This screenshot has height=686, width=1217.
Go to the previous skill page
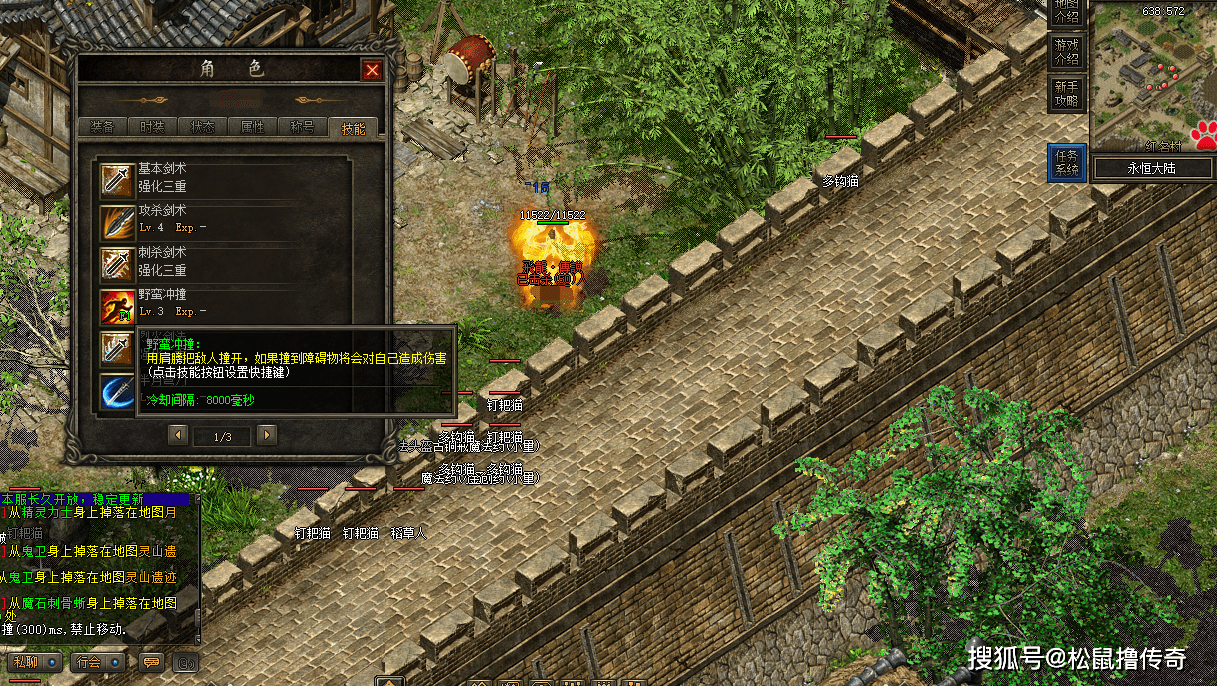178,435
